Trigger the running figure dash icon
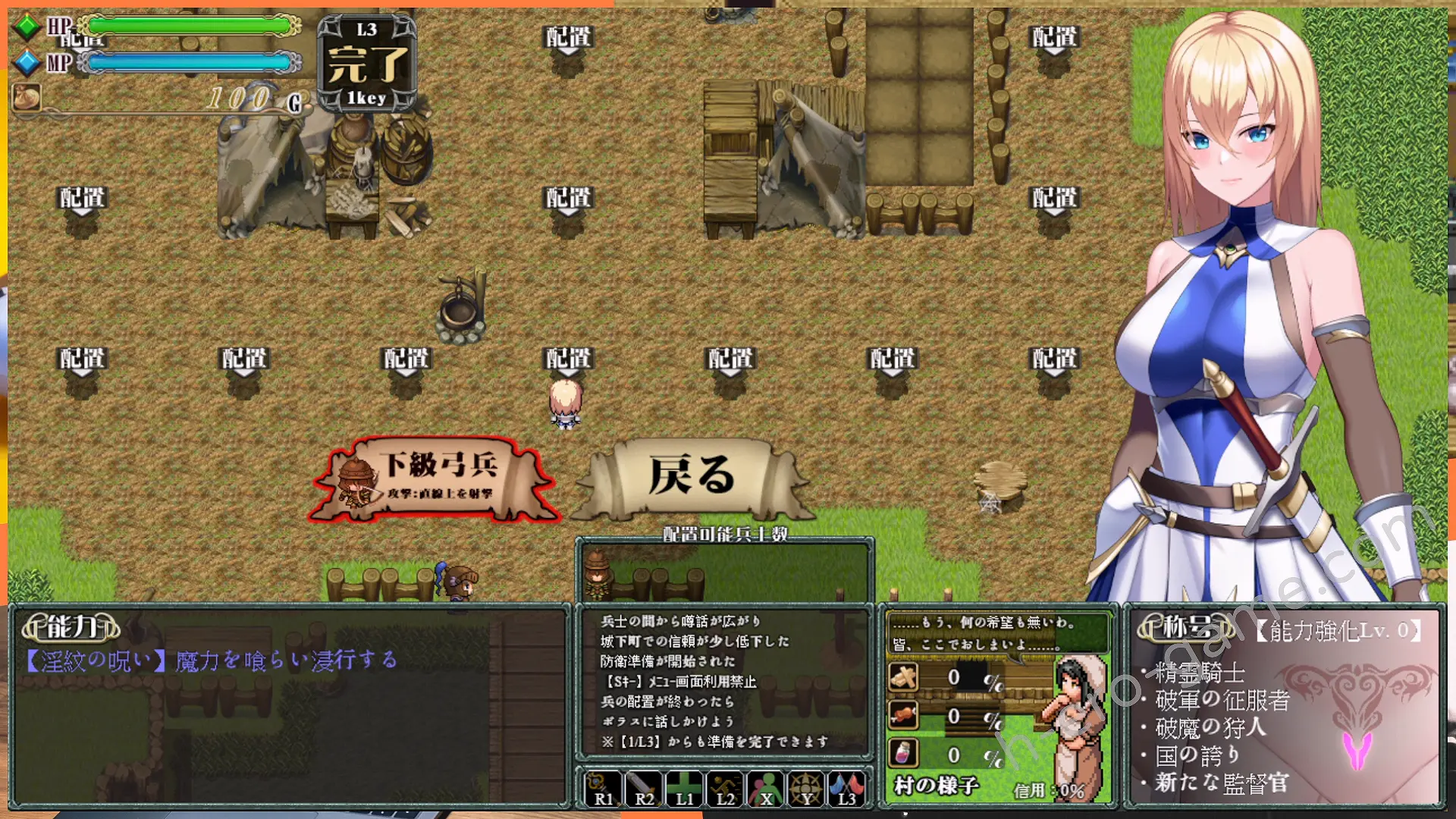 (725, 788)
